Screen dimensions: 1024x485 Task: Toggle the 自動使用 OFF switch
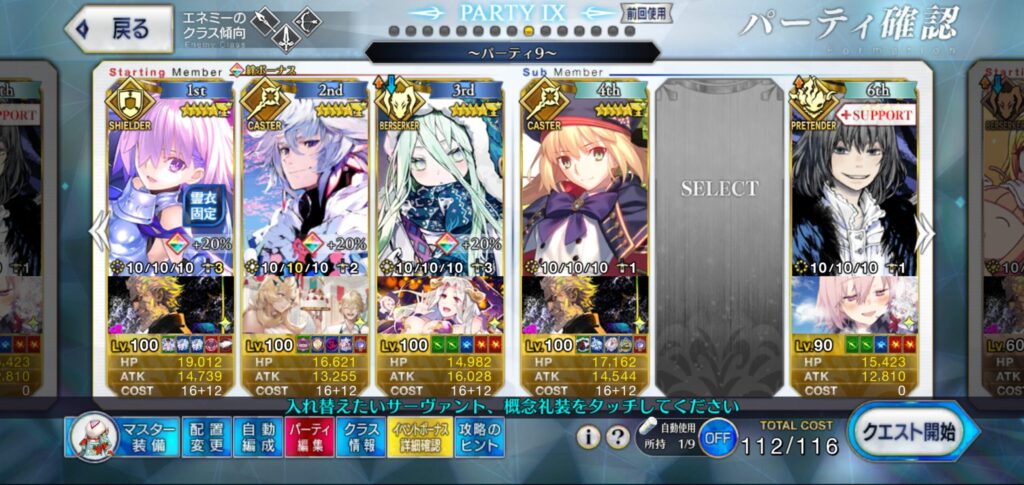(x=716, y=439)
